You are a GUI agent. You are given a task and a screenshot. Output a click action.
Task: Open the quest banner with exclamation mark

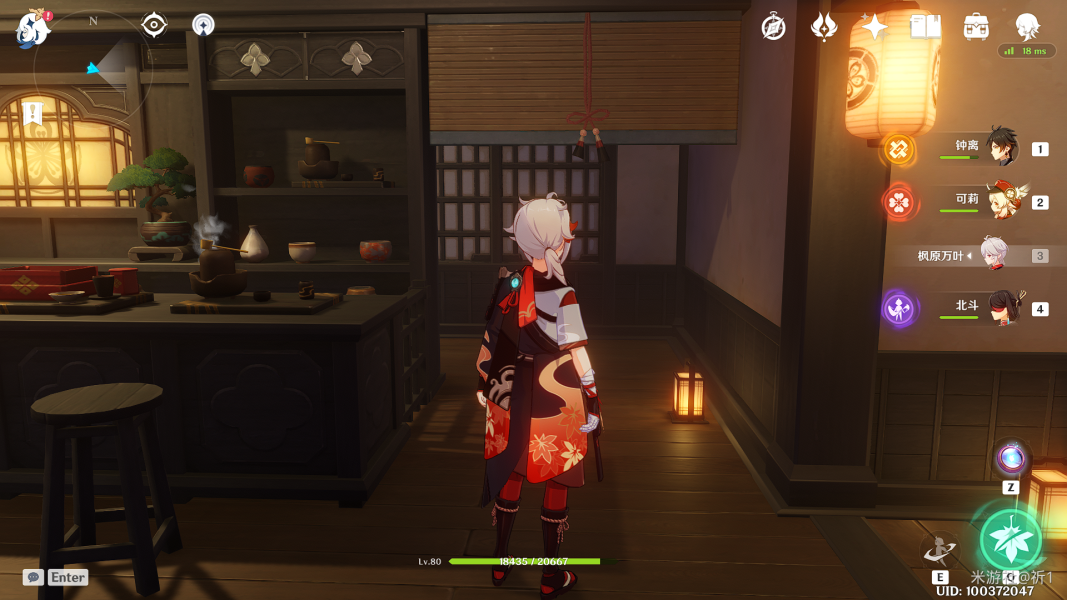coord(33,113)
